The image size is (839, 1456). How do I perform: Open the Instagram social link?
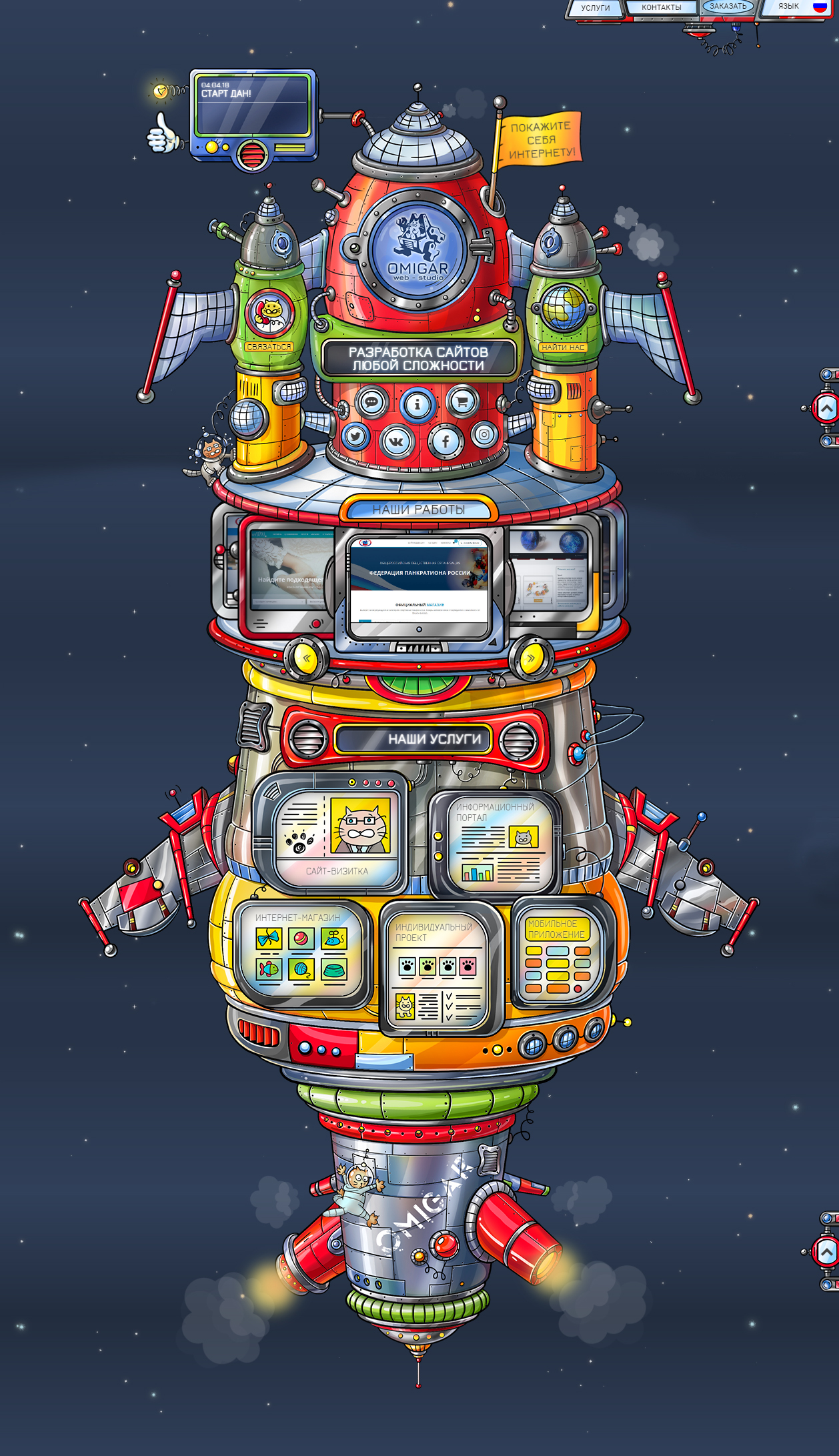click(485, 435)
